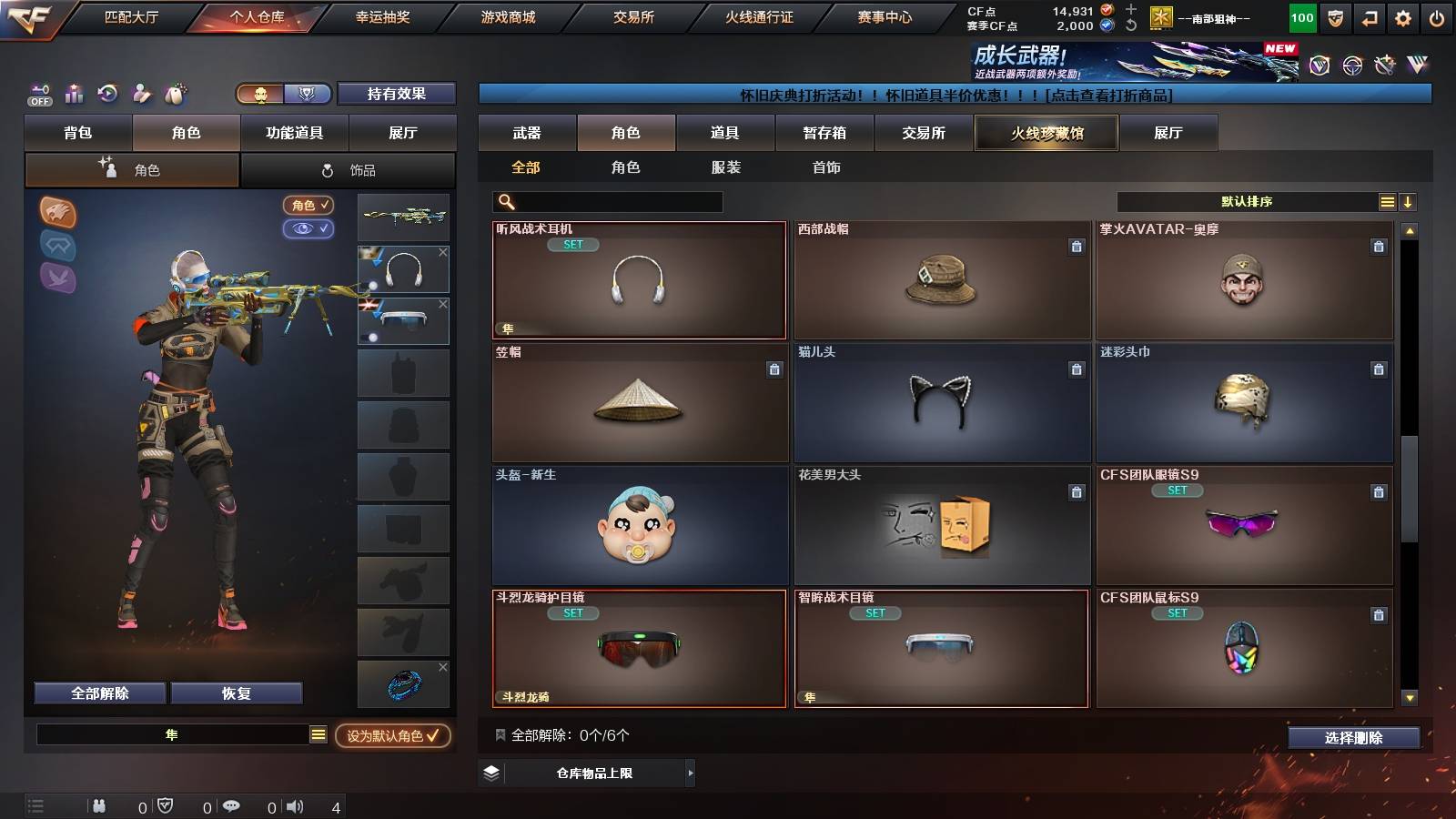Click the 全部解除 button under the character model
This screenshot has height=819, width=1456.
click(98, 693)
